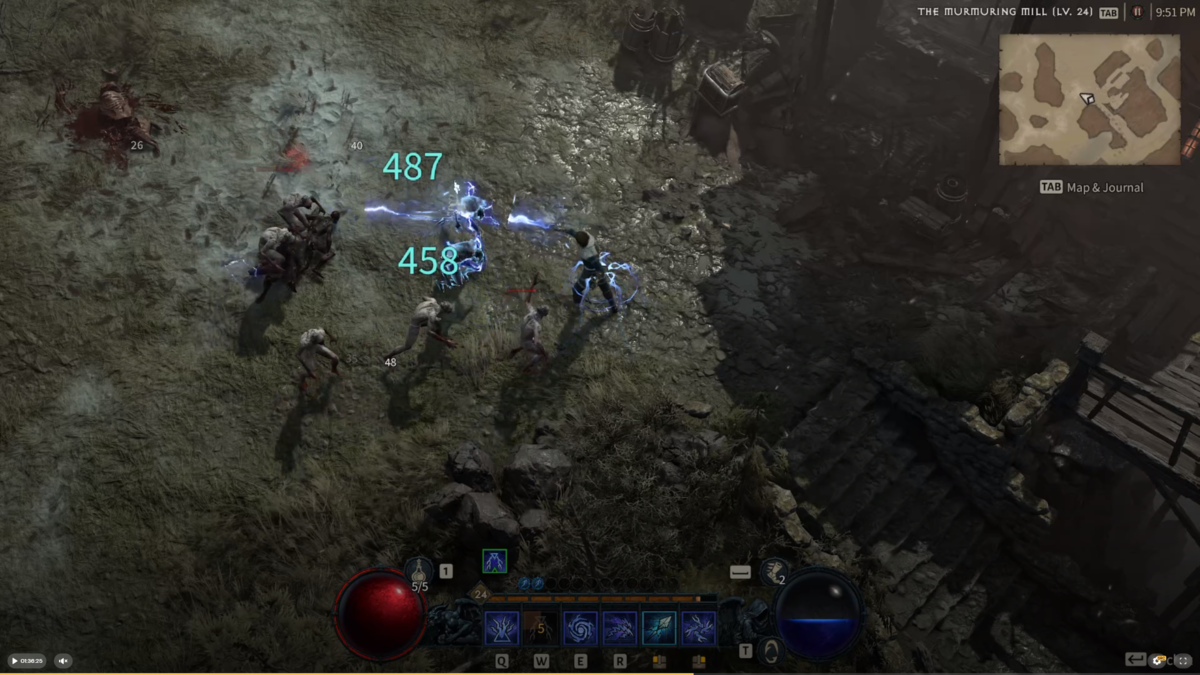Click the evade boot icon
Image resolution: width=1200 pixels, height=675 pixels.
coord(773,571)
